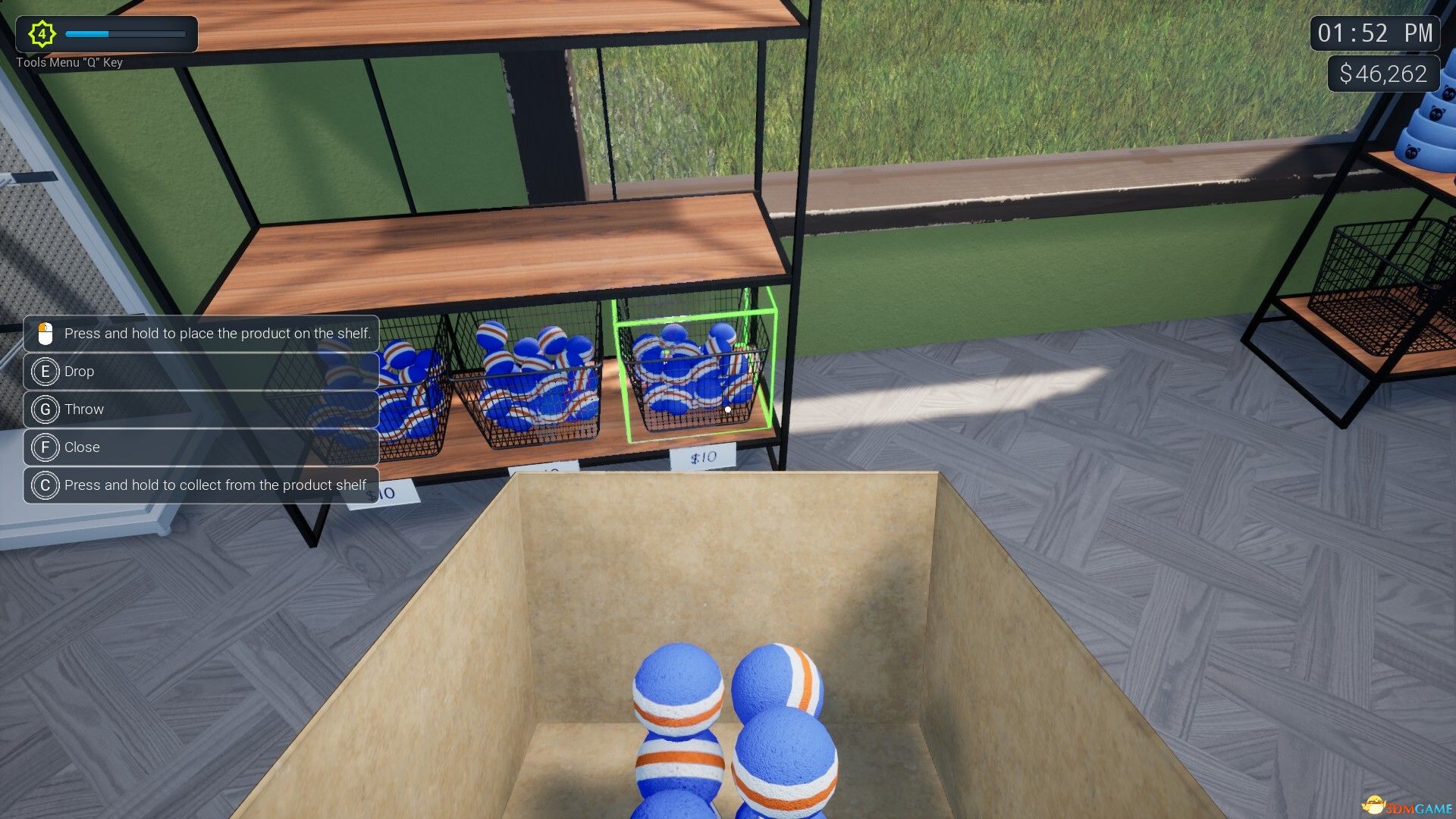This screenshot has height=819, width=1456.
Task: Click the mouse icon for placing products
Action: (x=45, y=333)
